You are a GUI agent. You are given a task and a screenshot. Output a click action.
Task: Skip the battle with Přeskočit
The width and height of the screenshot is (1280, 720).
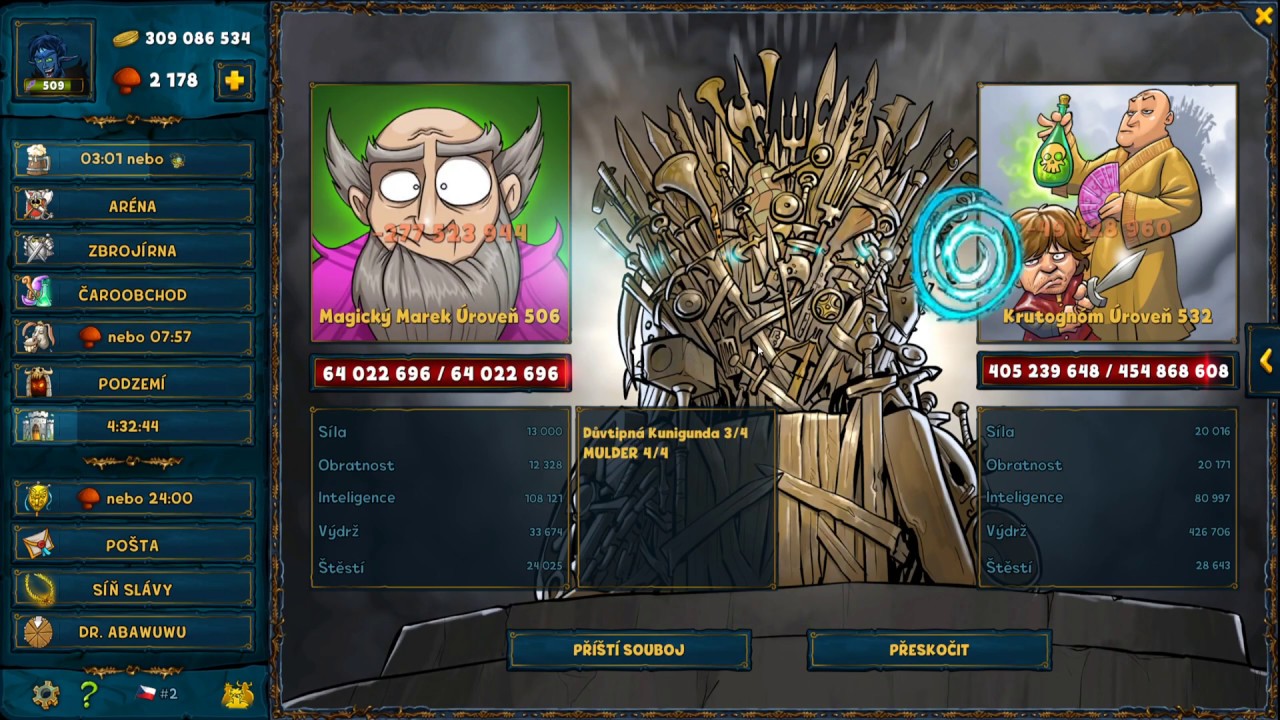(x=929, y=650)
